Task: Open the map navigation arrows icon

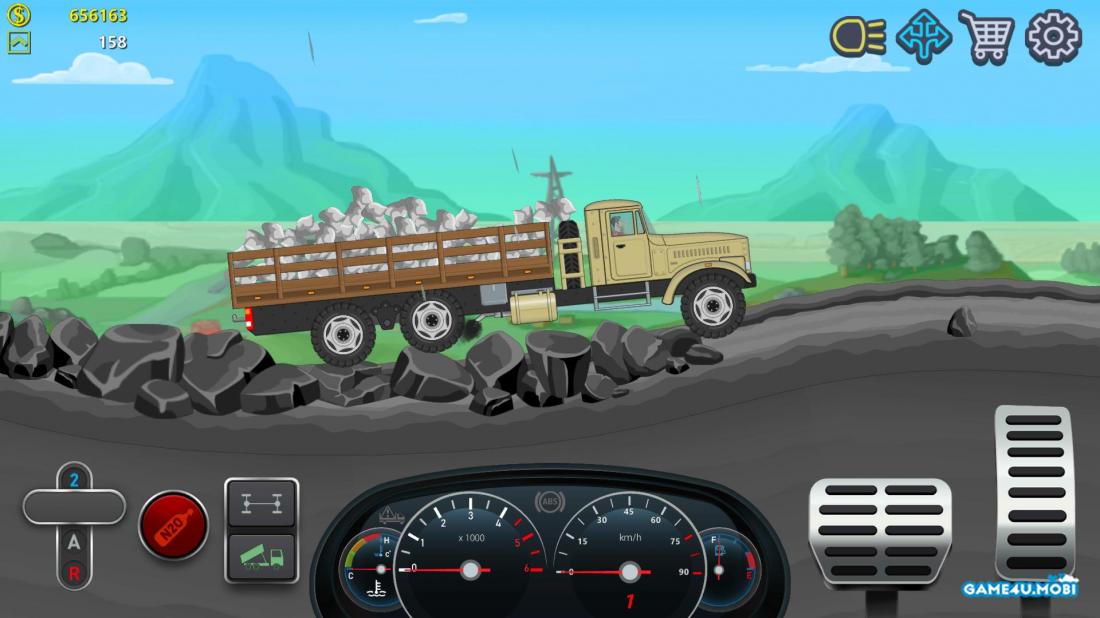Action: (x=922, y=37)
